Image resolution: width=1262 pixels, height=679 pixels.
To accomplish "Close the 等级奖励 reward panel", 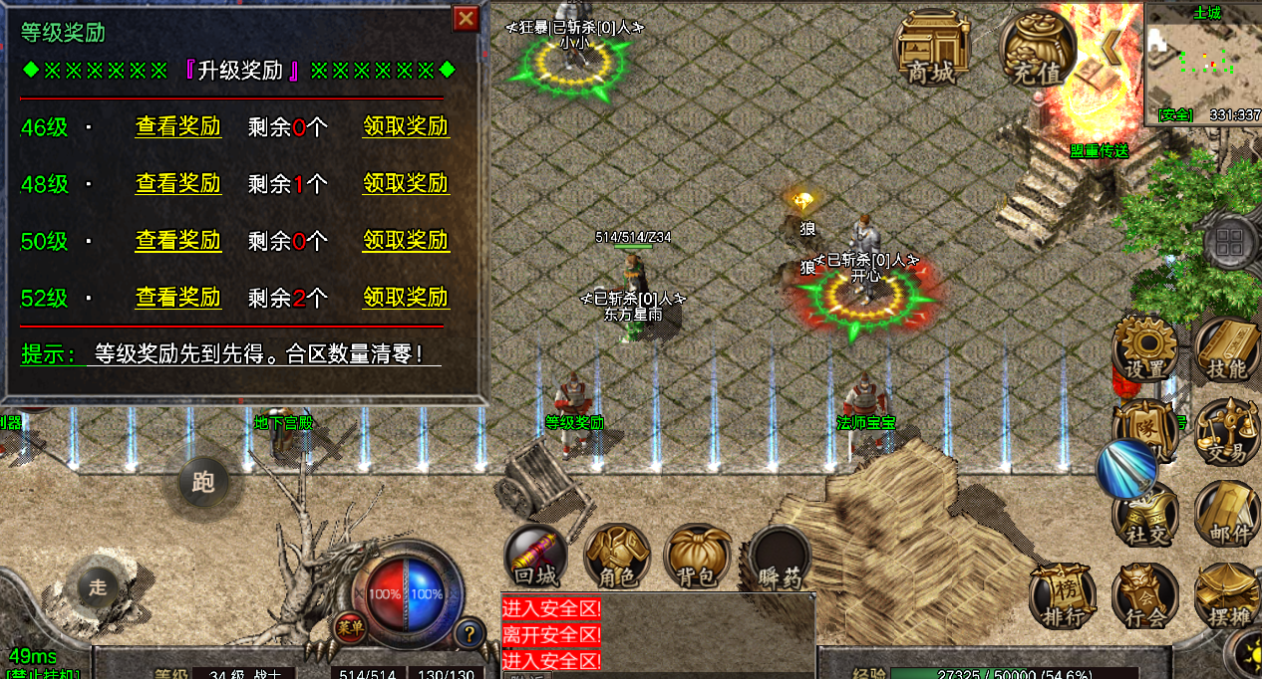I will pos(466,18).
